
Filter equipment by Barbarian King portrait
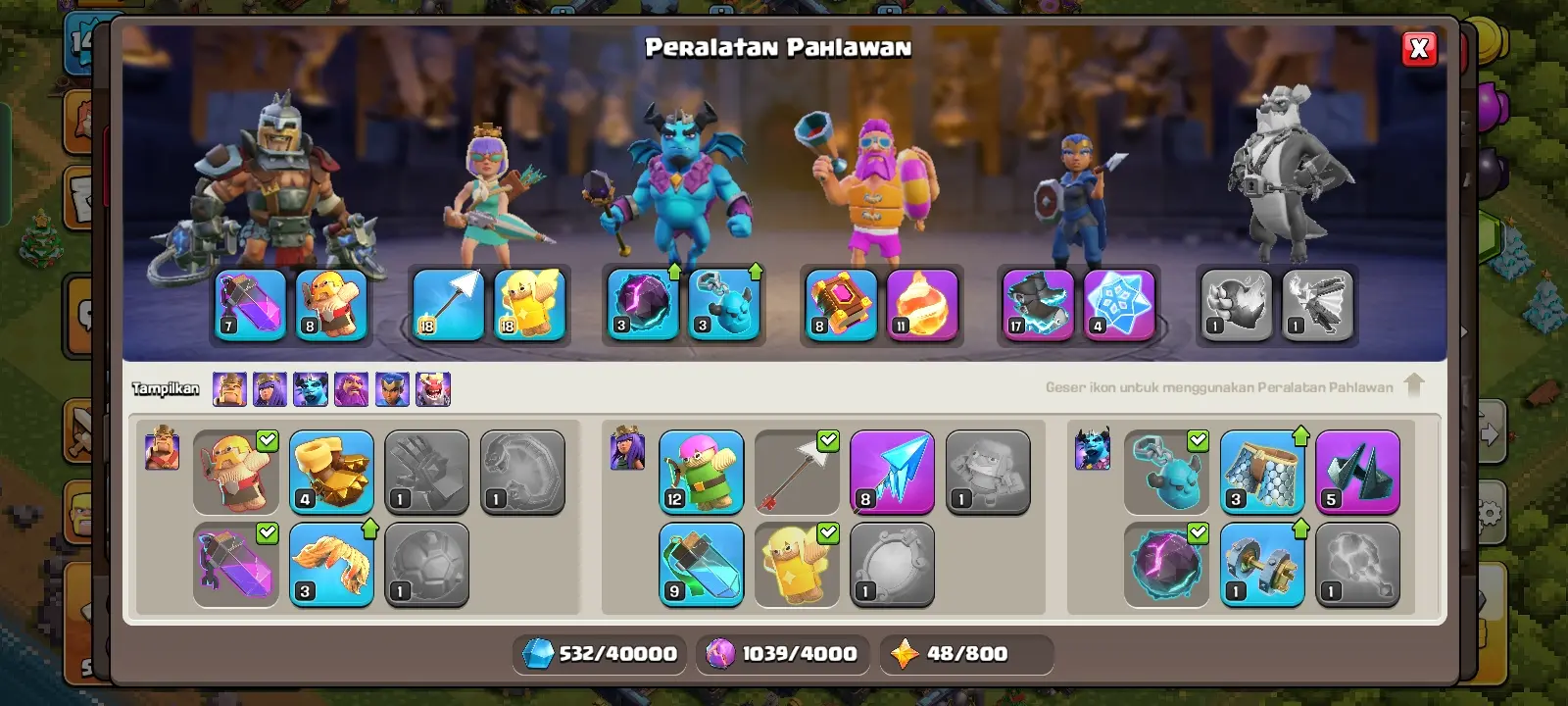coord(229,389)
